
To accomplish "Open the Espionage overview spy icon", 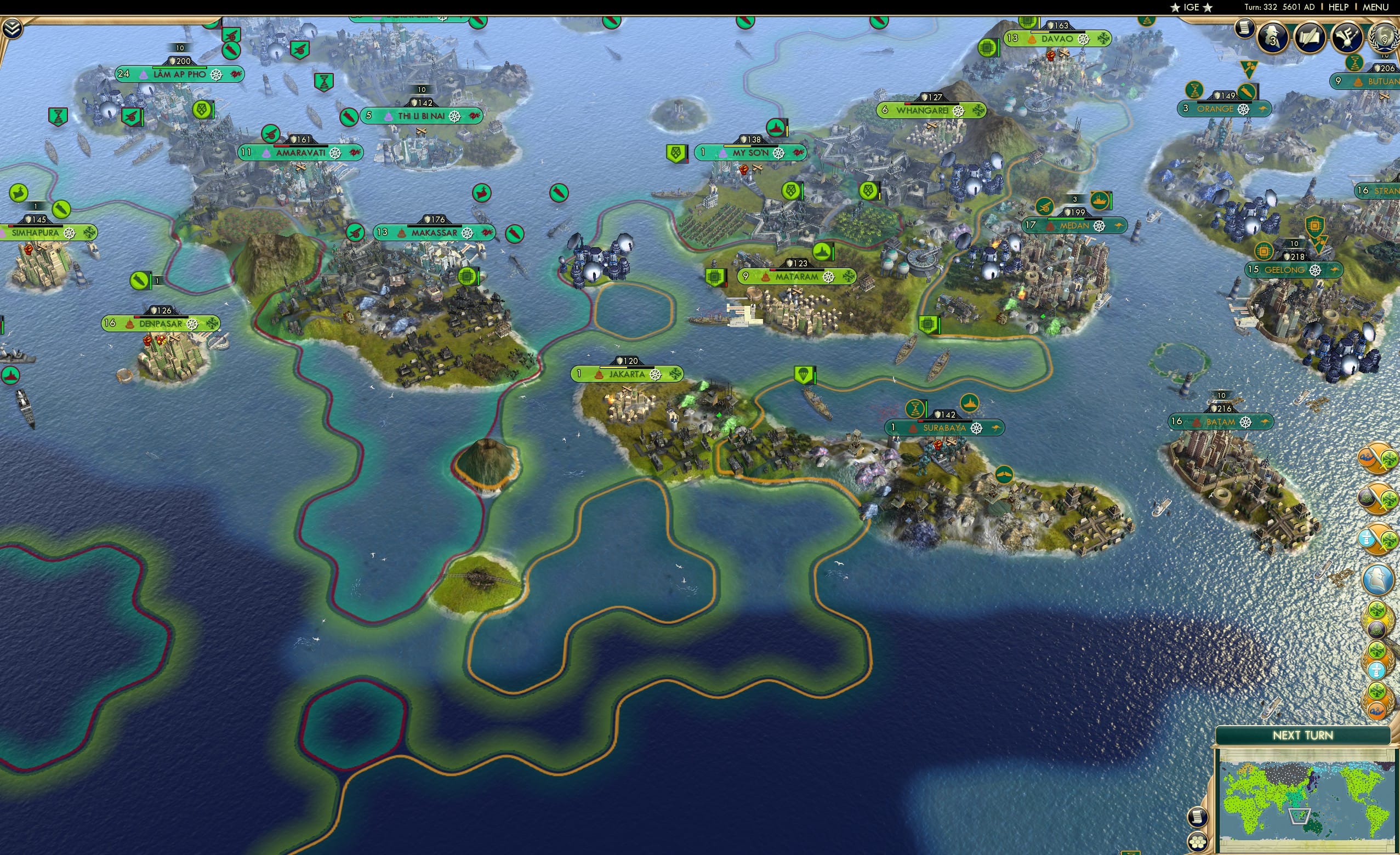I will point(1273,38).
